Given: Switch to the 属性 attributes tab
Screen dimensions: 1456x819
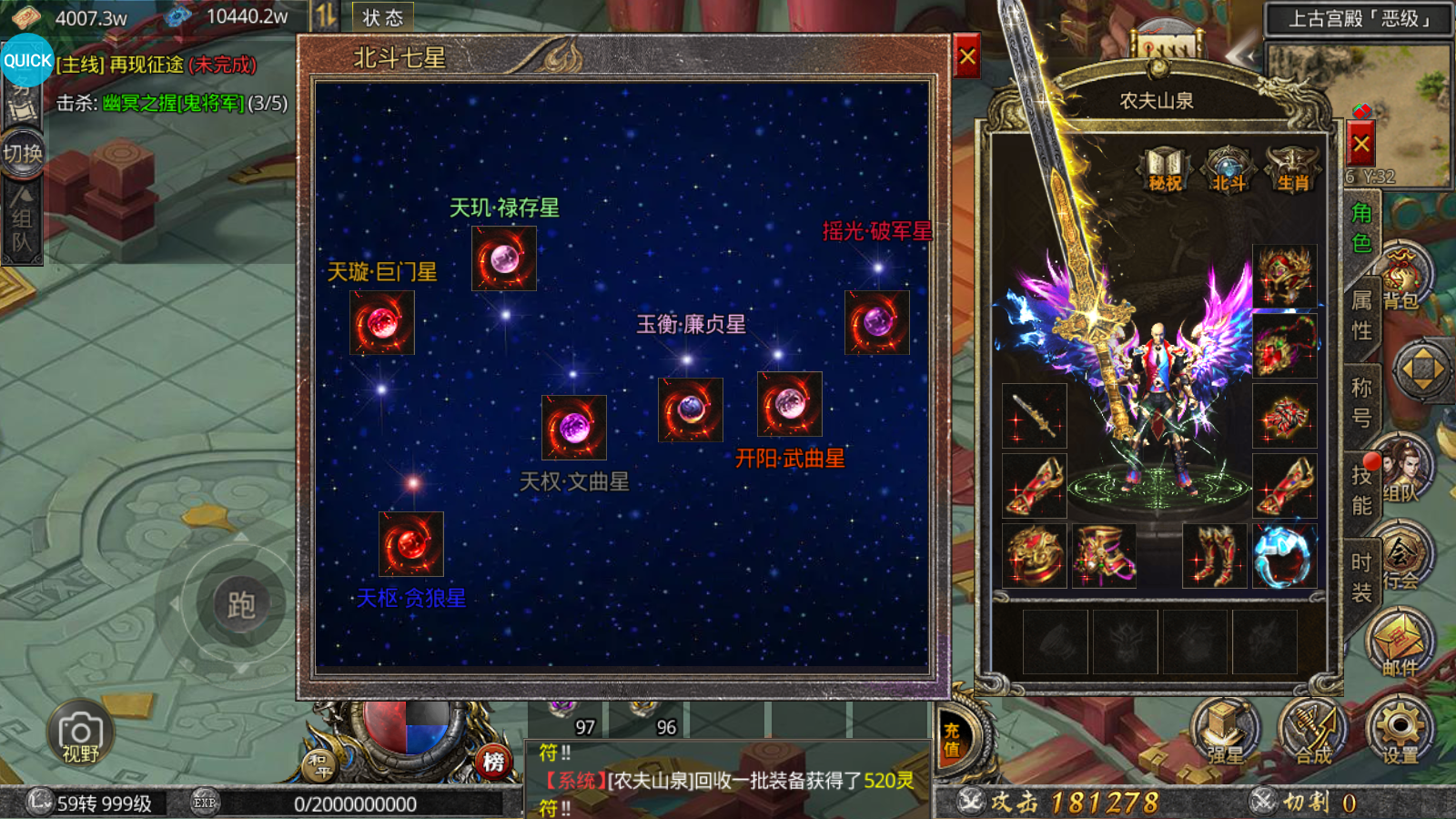Looking at the screenshot, I should [1361, 315].
